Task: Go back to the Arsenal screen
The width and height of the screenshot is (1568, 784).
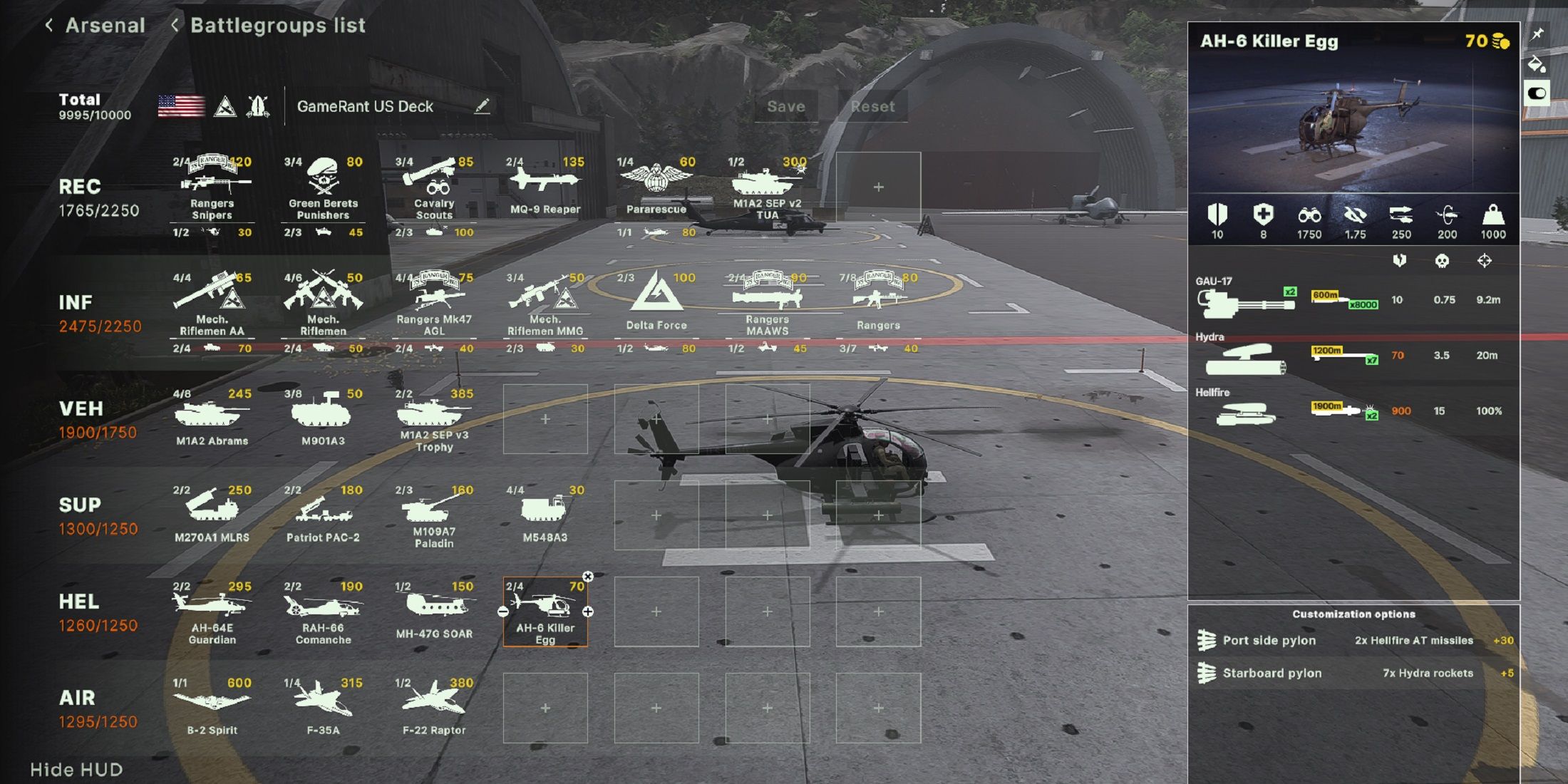Action: pyautogui.click(x=105, y=26)
